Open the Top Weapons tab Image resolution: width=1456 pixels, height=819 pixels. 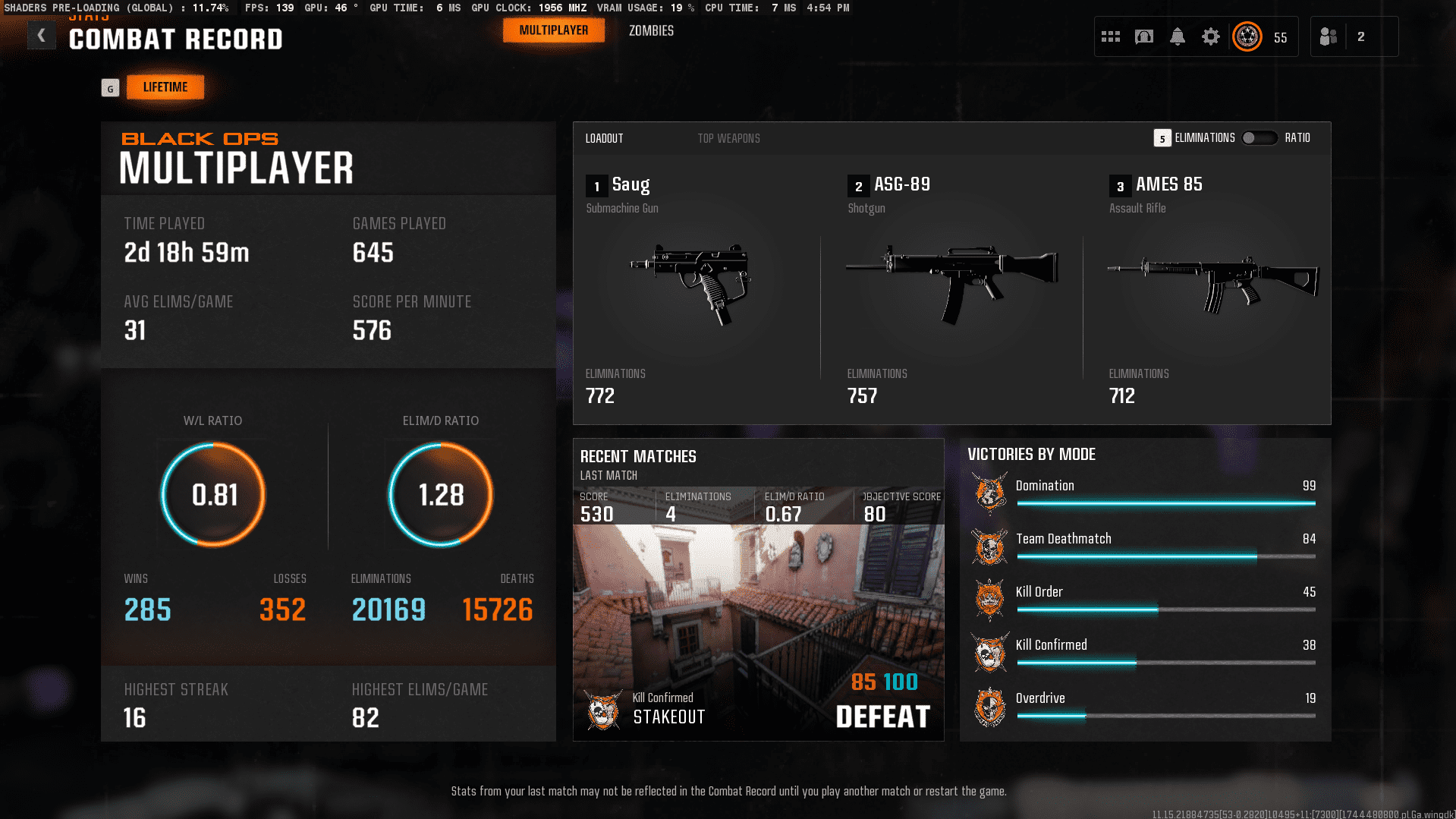click(x=728, y=138)
